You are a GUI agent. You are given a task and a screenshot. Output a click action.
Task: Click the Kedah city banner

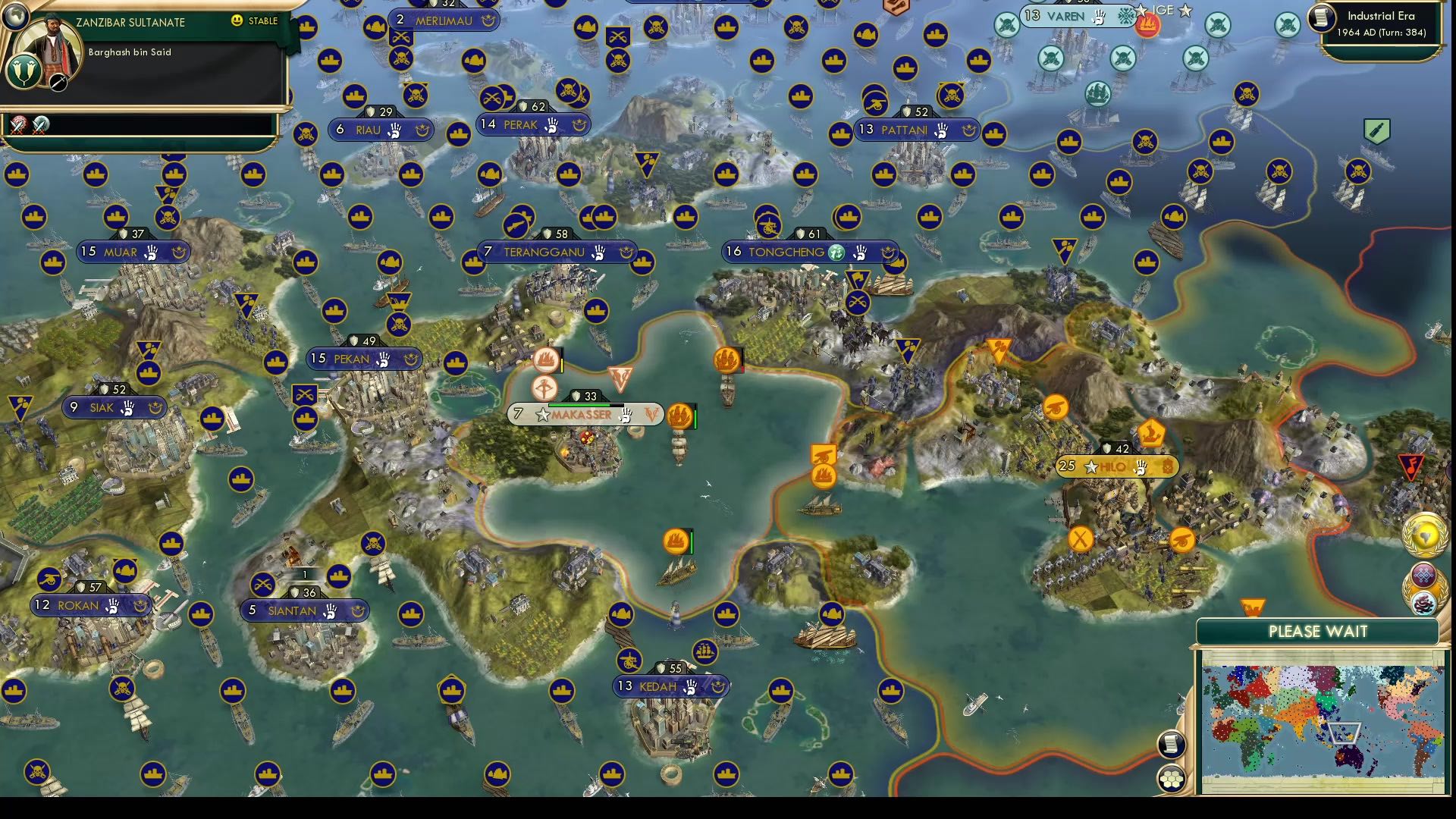point(671,686)
